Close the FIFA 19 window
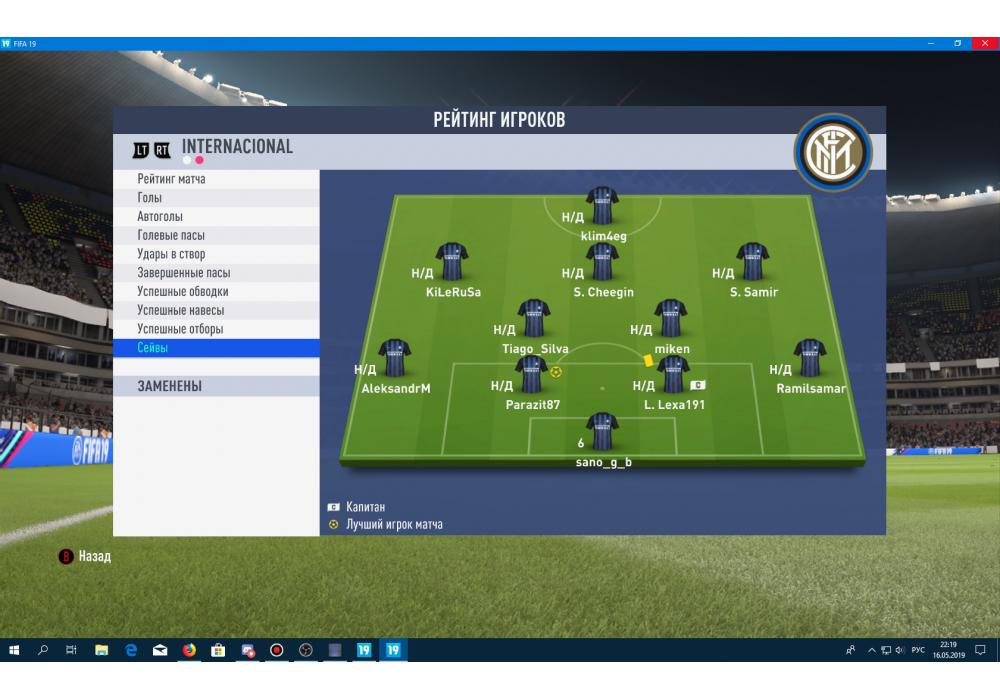The image size is (1000, 700). tap(984, 44)
